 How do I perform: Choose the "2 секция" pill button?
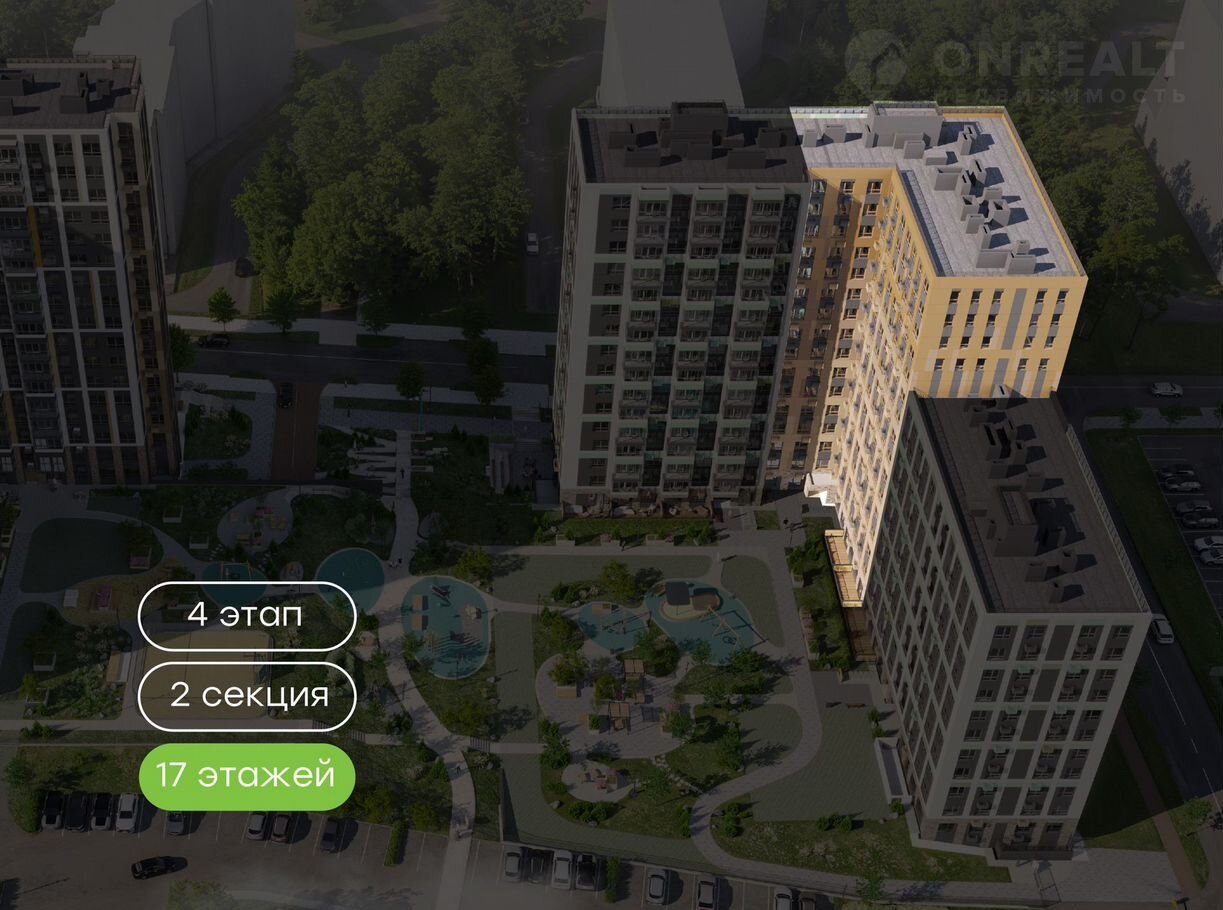coord(246,696)
